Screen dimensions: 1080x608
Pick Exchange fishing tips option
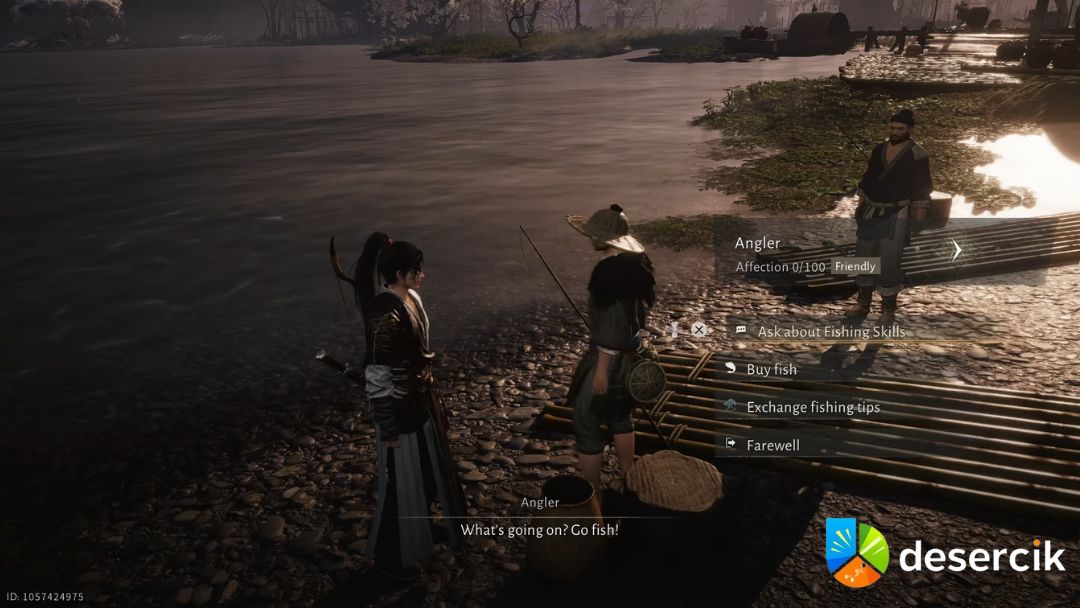(x=812, y=407)
